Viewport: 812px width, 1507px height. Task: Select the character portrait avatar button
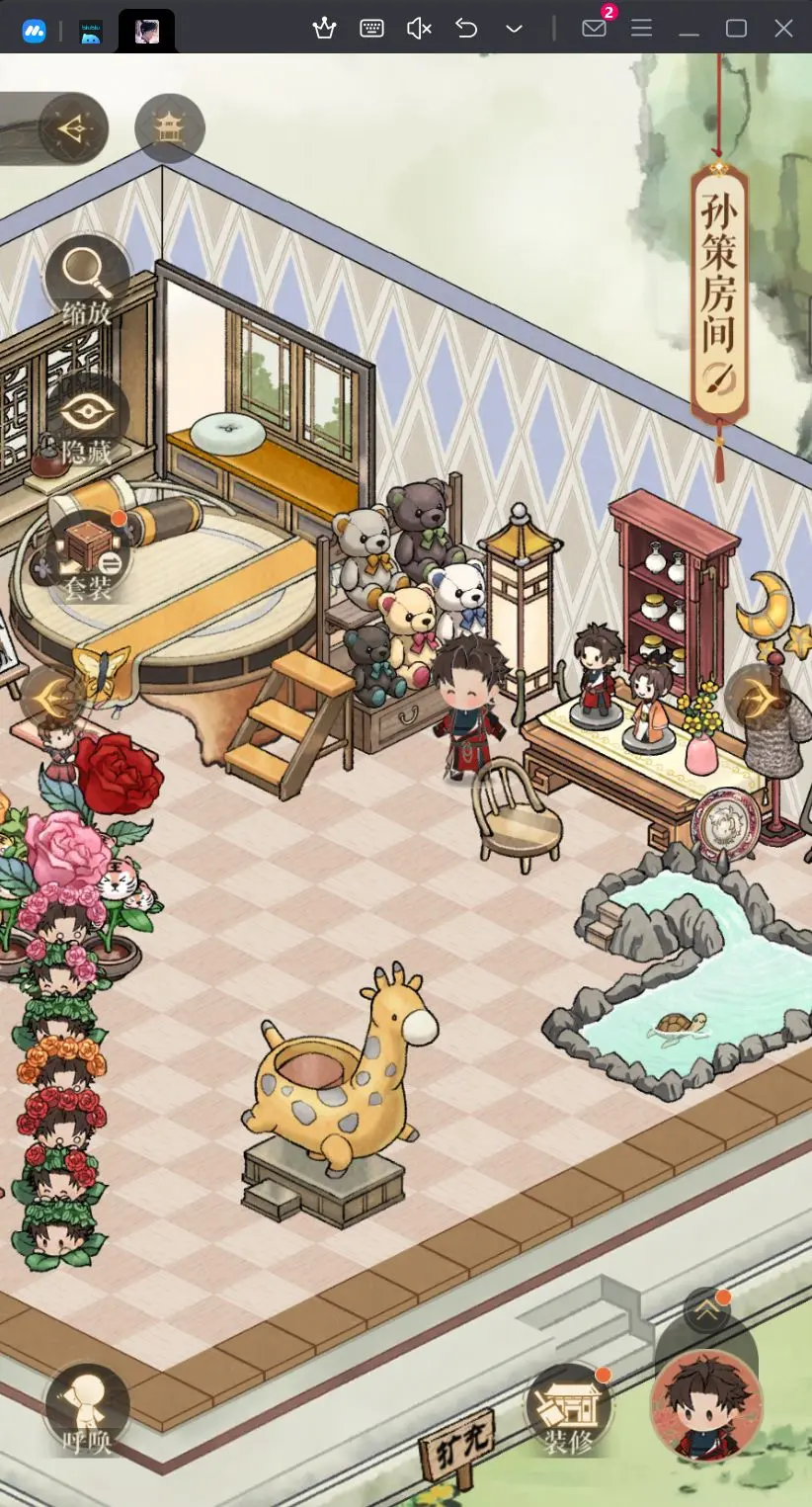tap(705, 1403)
